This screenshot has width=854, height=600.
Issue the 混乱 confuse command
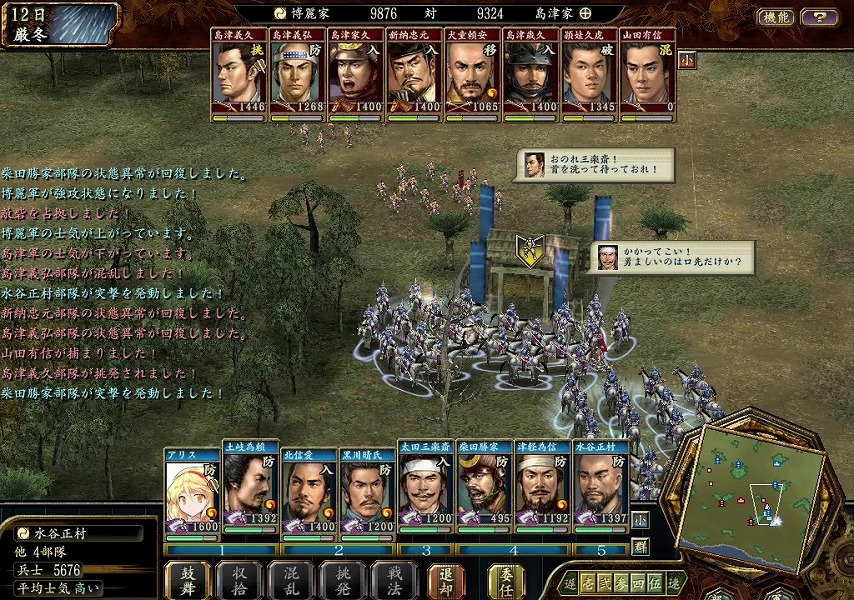click(x=292, y=579)
